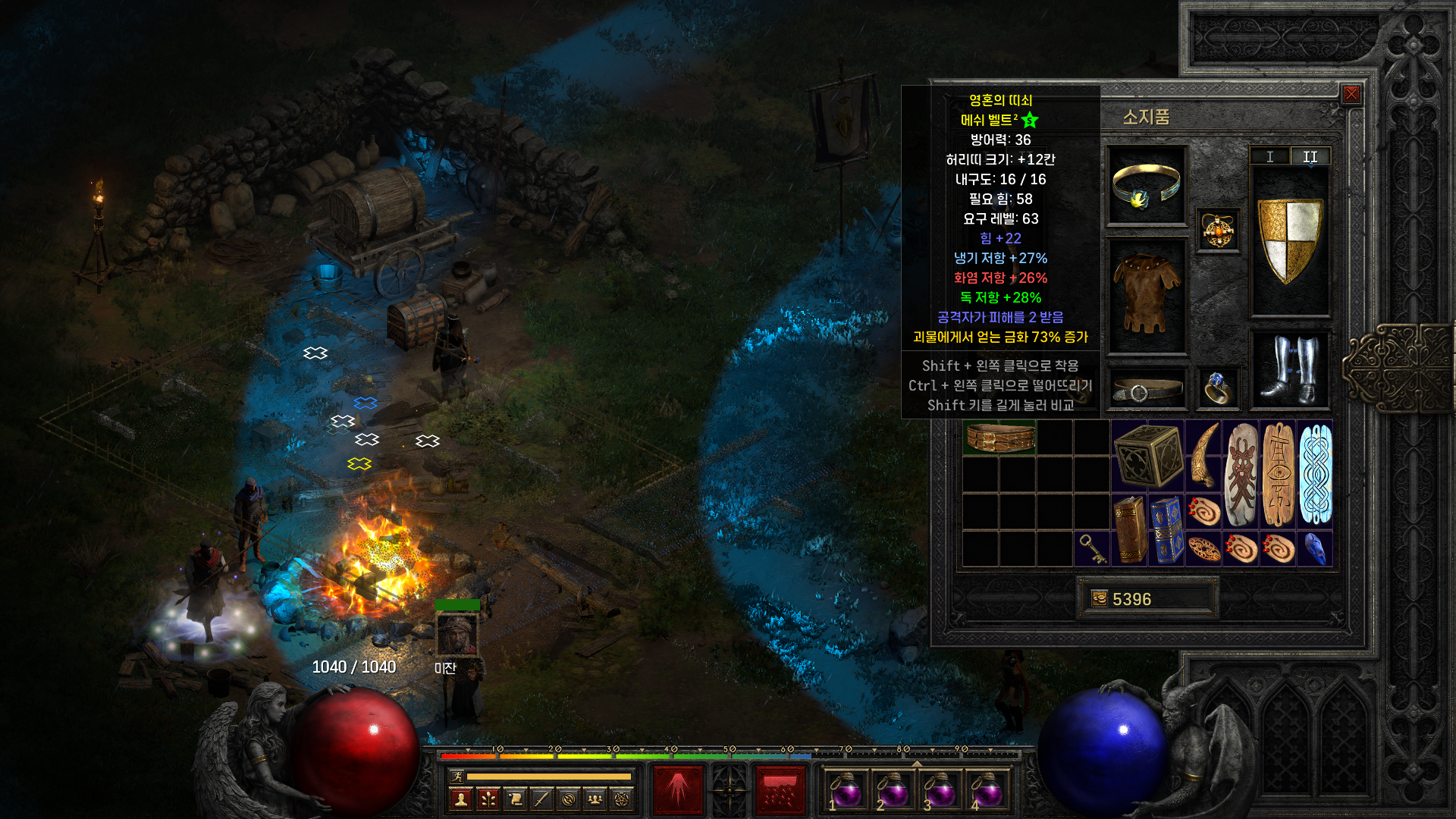Screen dimensions: 1456x819
Task: Select the Horadric Cube in the inventory
Action: point(1148,455)
